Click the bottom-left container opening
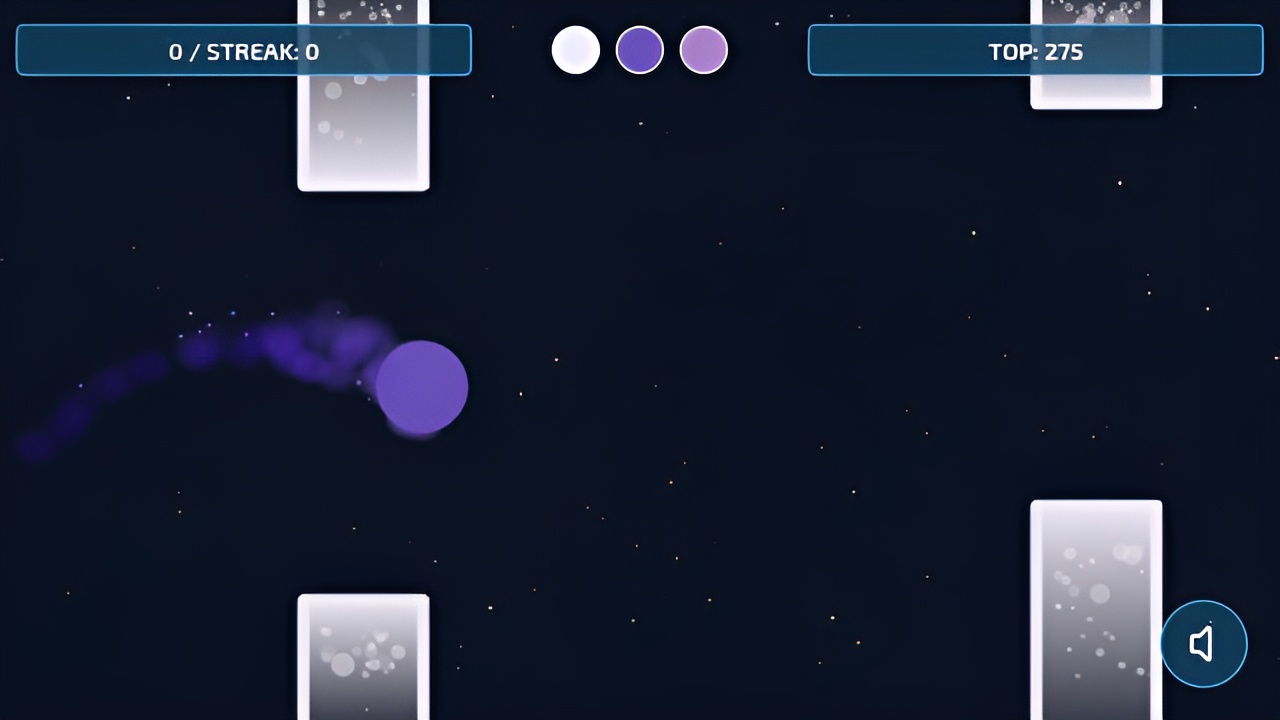This screenshot has height=720, width=1280. pyautogui.click(x=363, y=655)
